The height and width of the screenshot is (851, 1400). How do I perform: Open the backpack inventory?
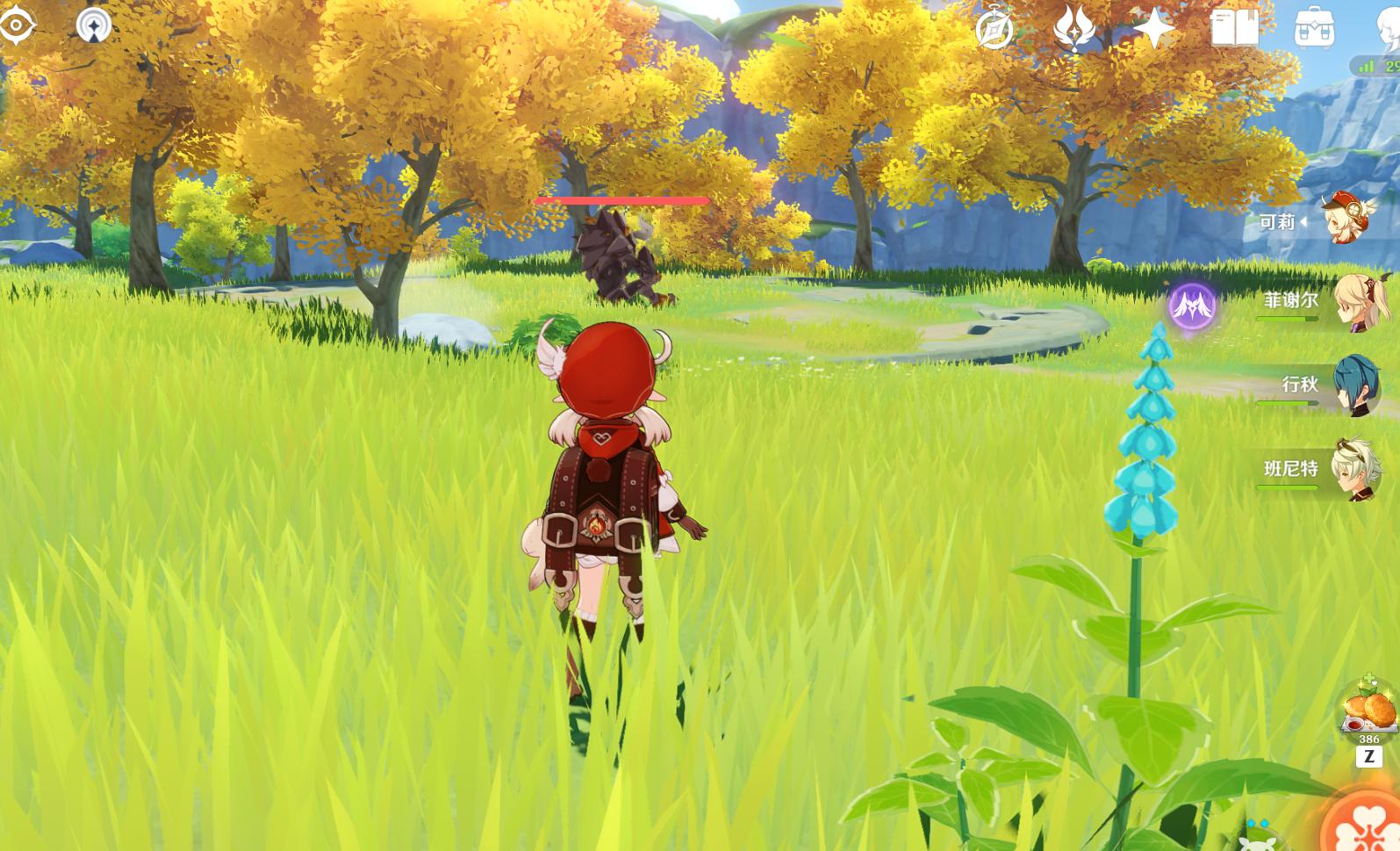tap(1314, 30)
